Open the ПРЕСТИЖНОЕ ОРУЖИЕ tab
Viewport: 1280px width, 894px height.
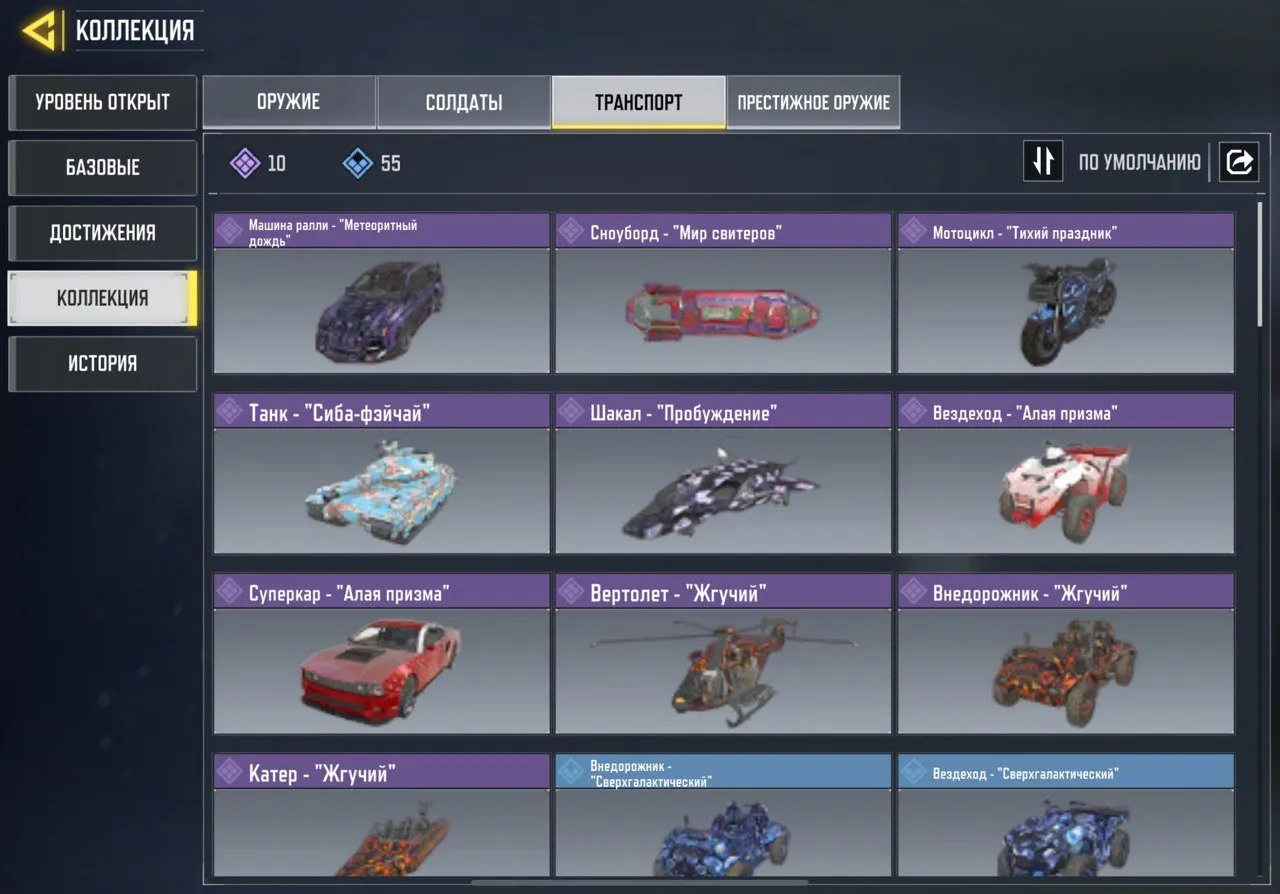click(x=813, y=101)
